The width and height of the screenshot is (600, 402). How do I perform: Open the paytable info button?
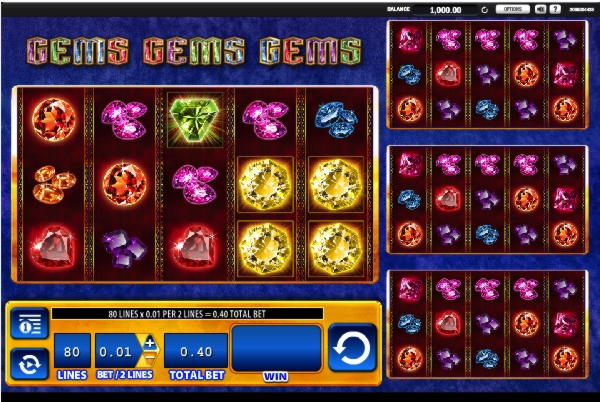click(x=30, y=323)
